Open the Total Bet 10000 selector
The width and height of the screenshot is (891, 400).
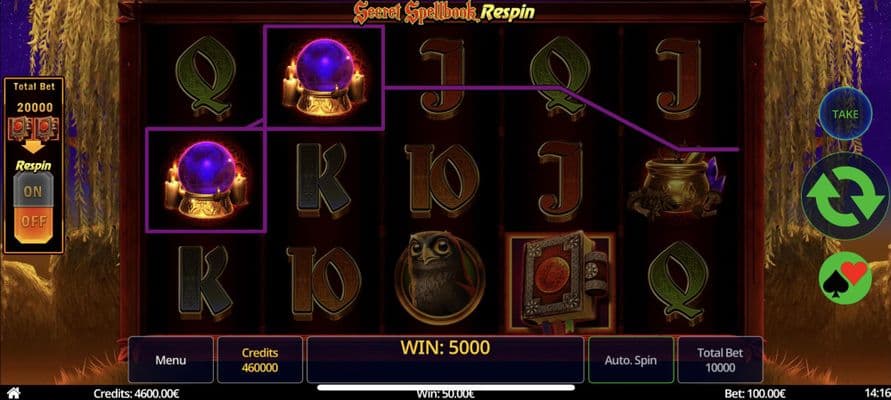coord(719,359)
